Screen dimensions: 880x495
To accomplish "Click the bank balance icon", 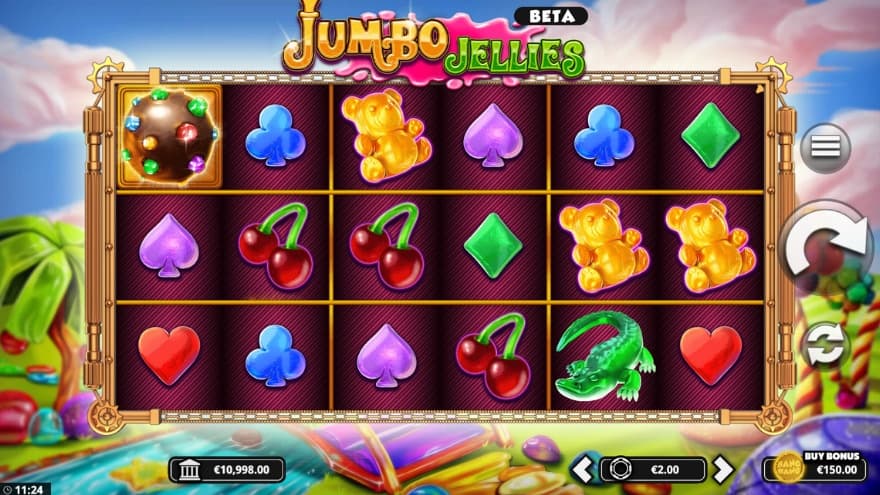I will [187, 469].
